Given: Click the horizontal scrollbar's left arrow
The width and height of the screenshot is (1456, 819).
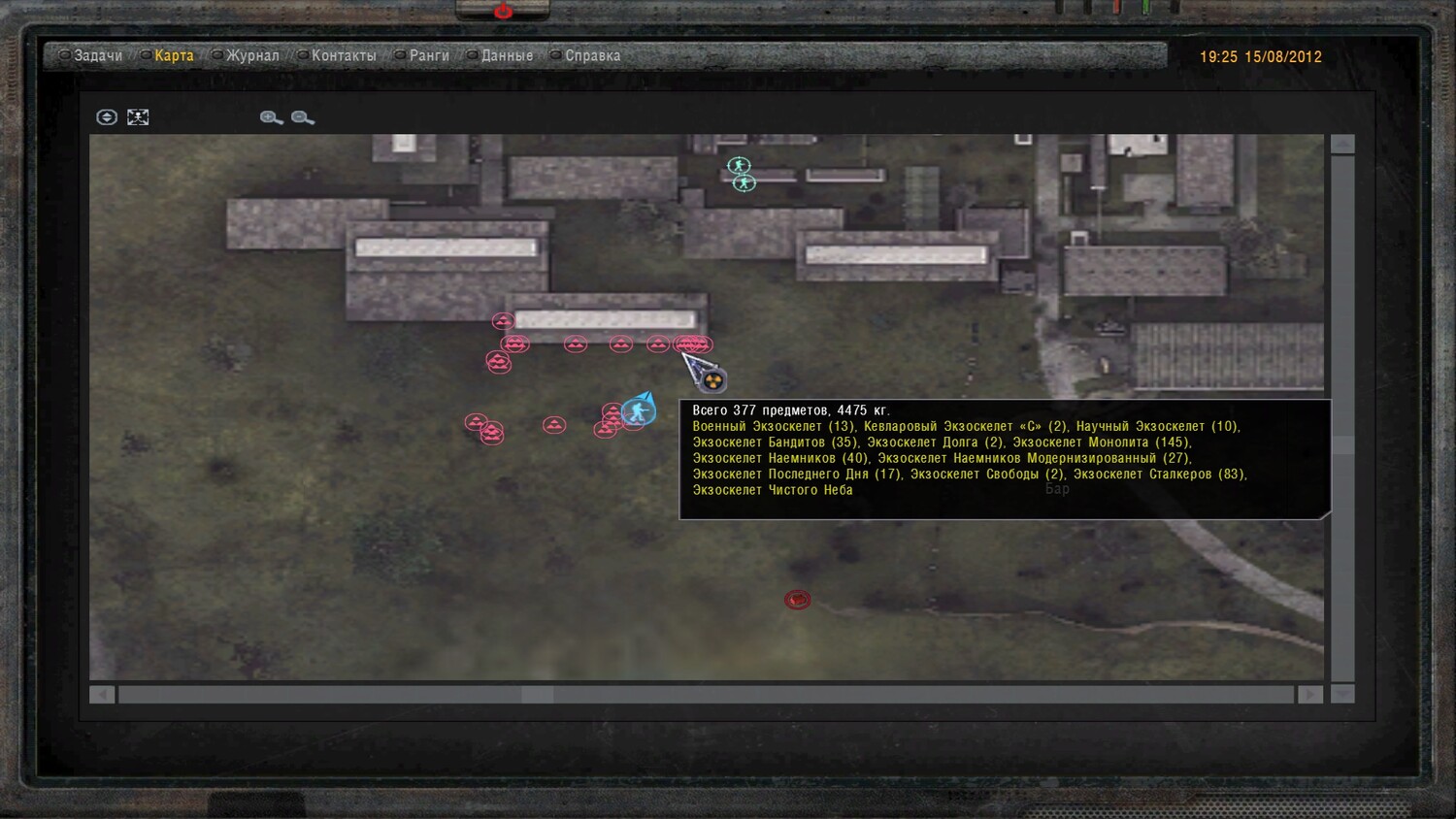Looking at the screenshot, I should (x=102, y=695).
